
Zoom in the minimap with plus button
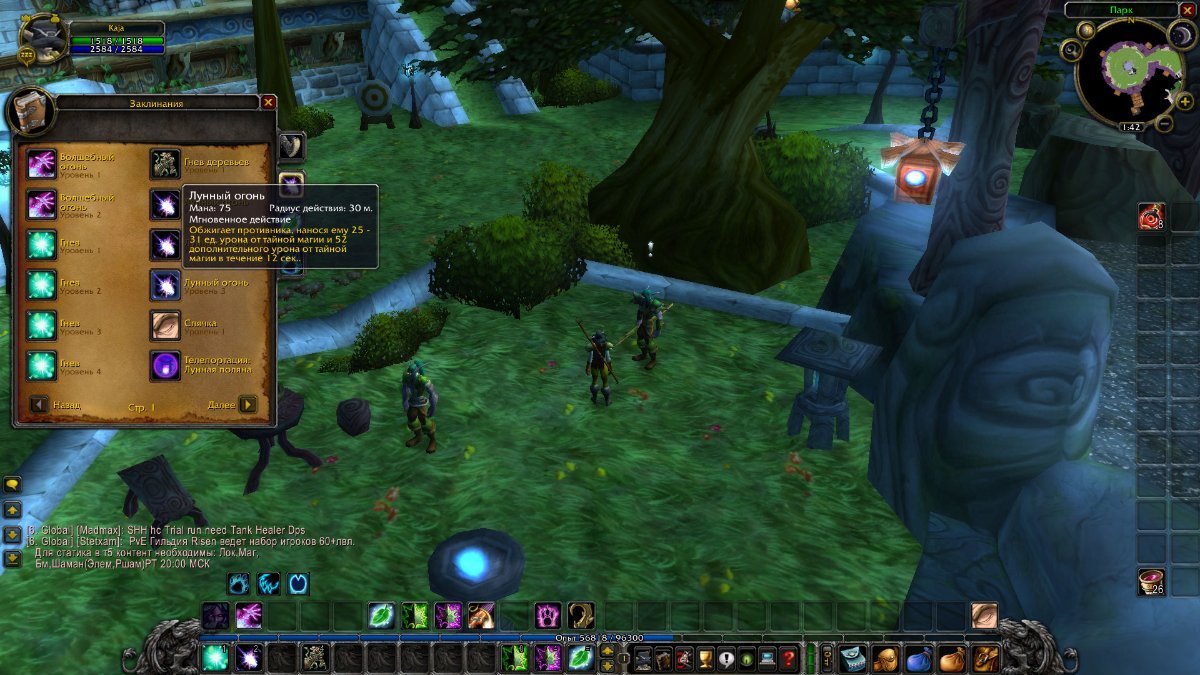pos(1185,101)
